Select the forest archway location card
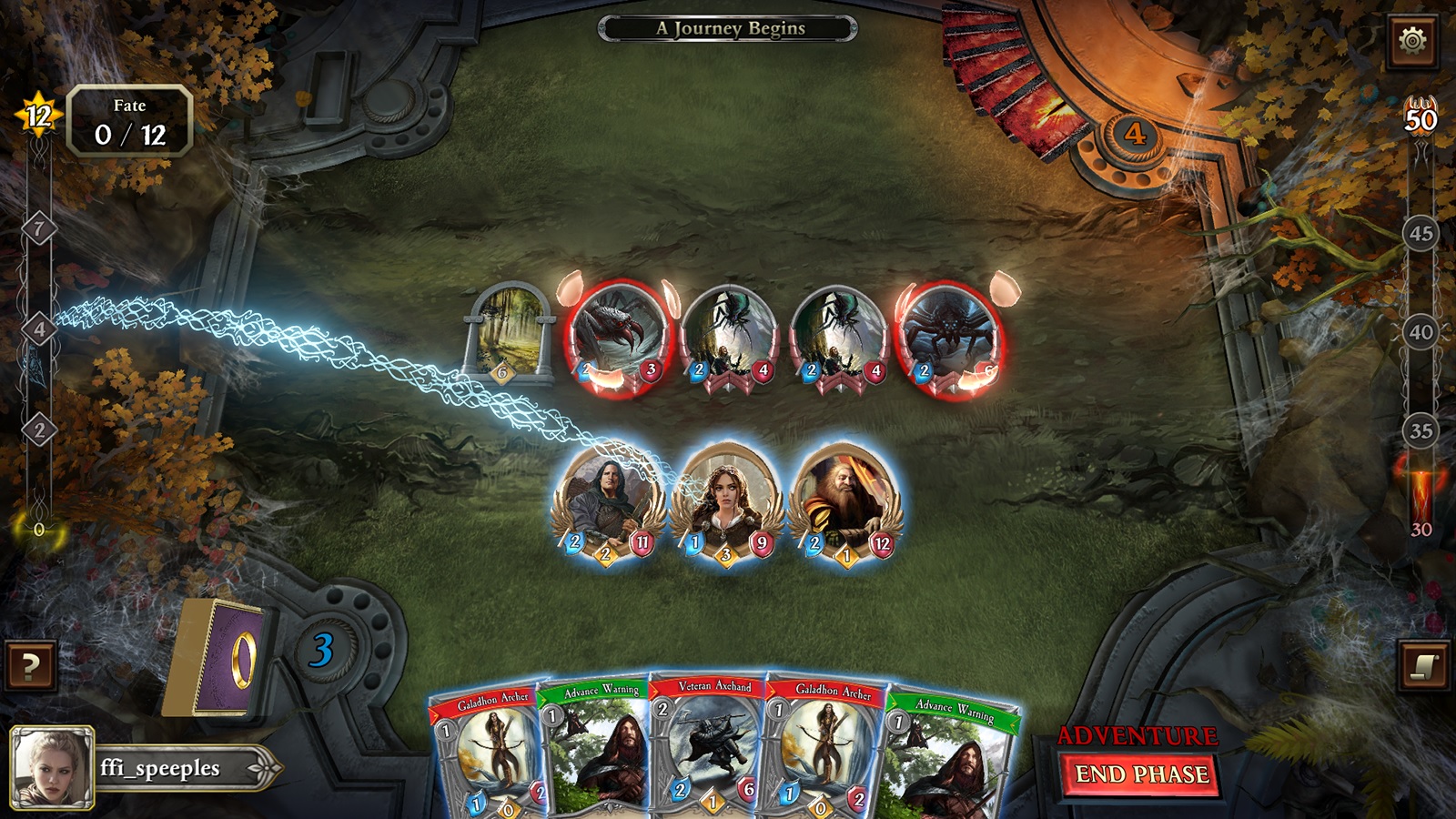The height and width of the screenshot is (819, 1456). point(510,329)
